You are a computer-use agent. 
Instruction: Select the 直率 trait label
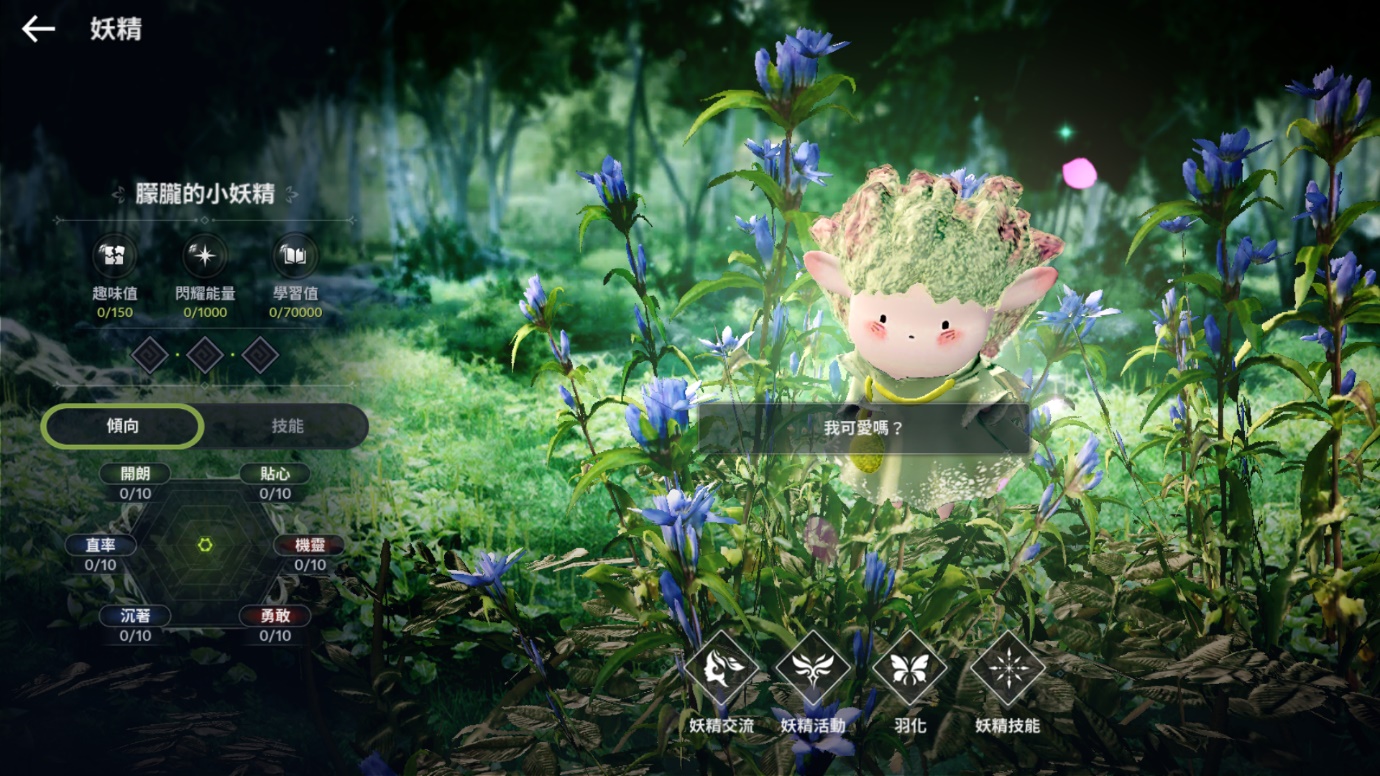[x=100, y=546]
